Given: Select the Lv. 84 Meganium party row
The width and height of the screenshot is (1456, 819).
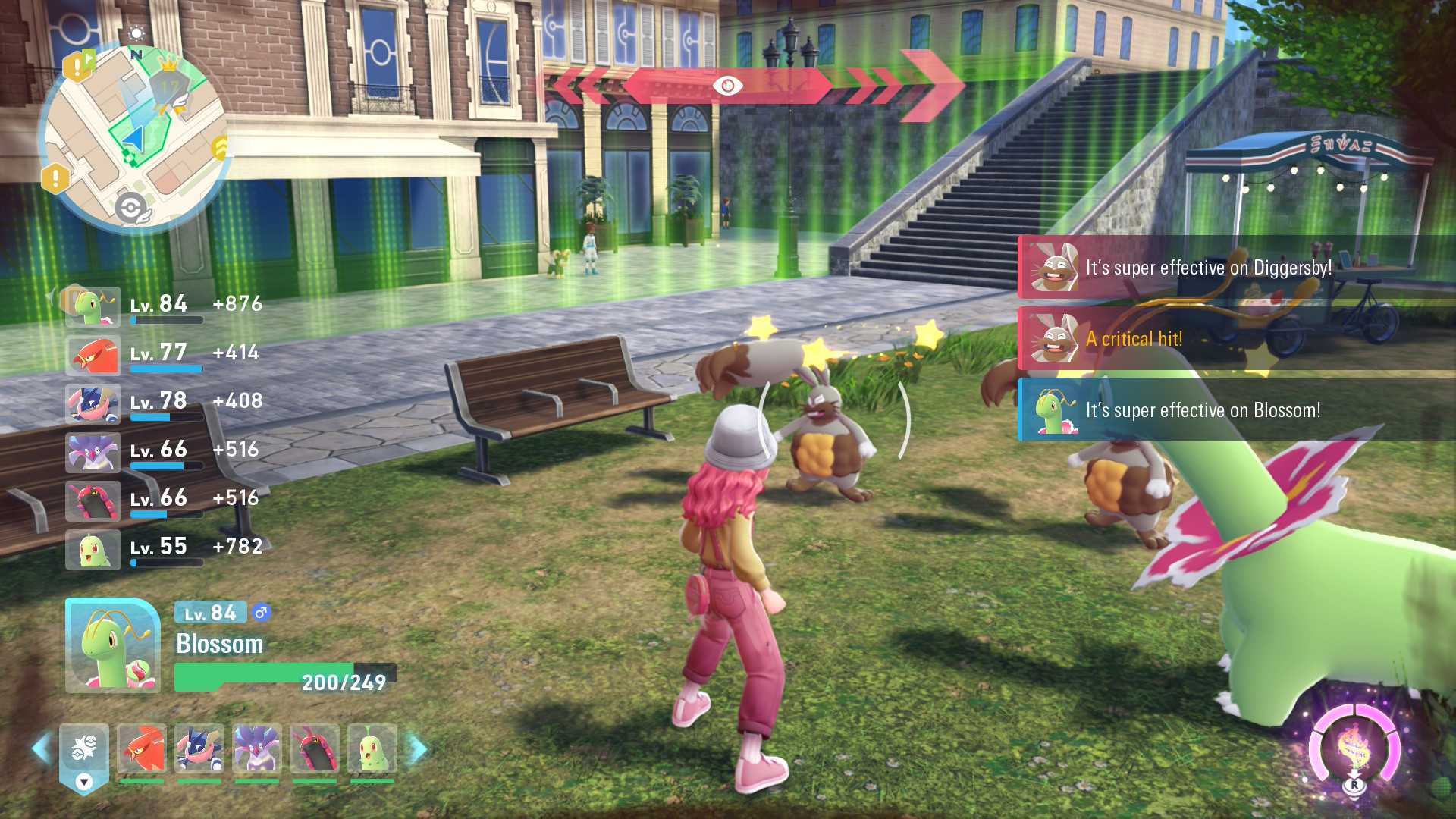Looking at the screenshot, I should pos(163,306).
